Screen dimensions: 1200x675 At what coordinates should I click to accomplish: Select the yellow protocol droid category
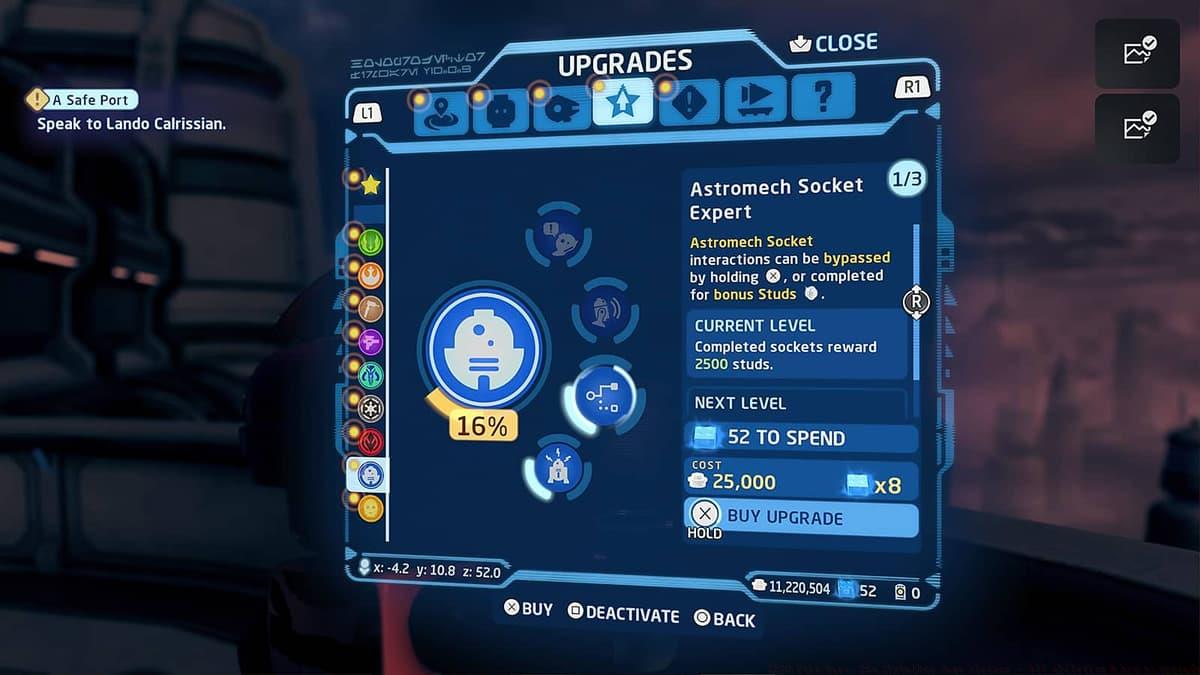click(x=371, y=508)
